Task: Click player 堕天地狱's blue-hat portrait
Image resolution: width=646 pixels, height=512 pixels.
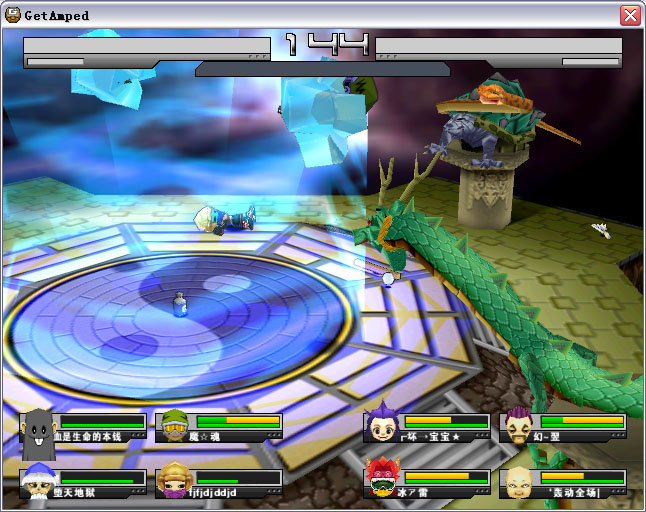Action: (37, 482)
